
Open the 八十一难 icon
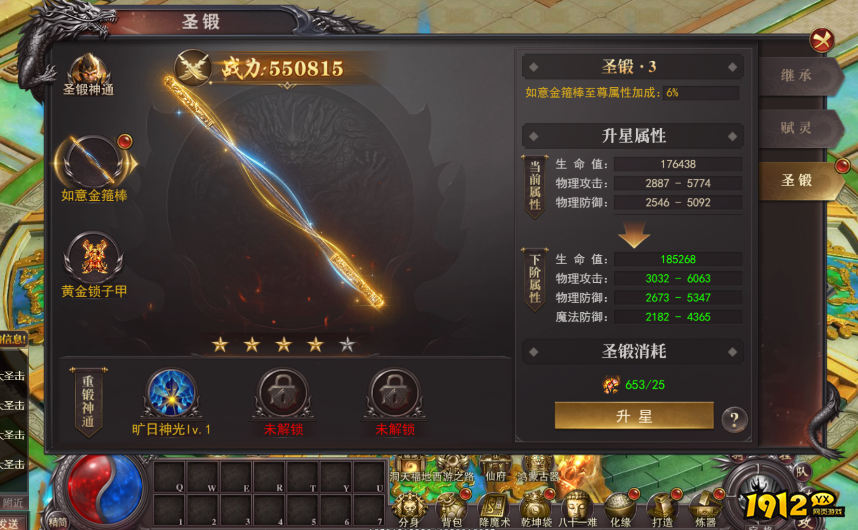(577, 507)
